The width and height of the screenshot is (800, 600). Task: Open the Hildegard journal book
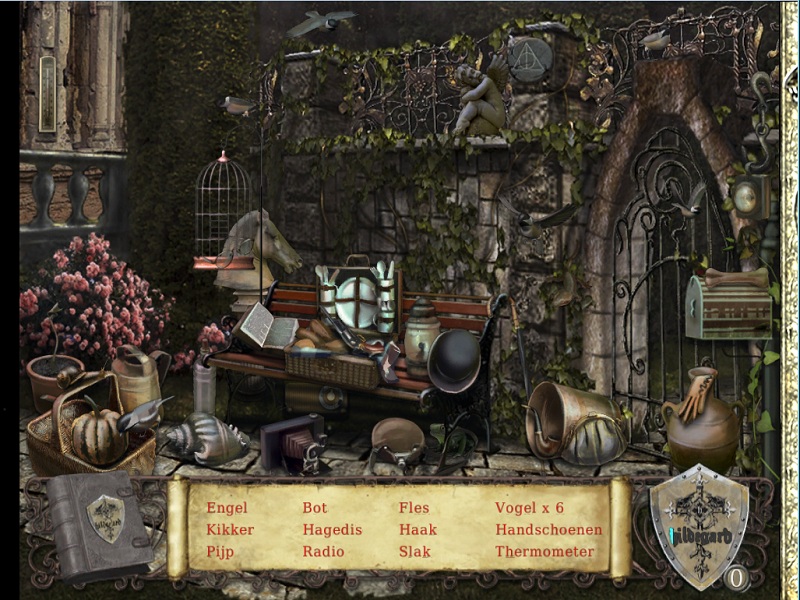102,525
